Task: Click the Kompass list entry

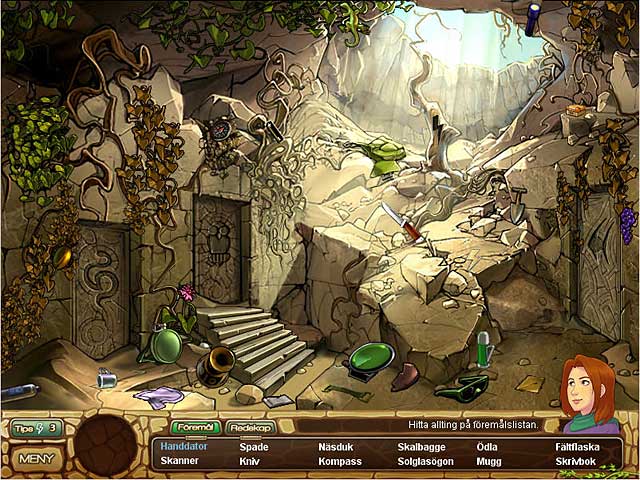Action: click(340, 462)
